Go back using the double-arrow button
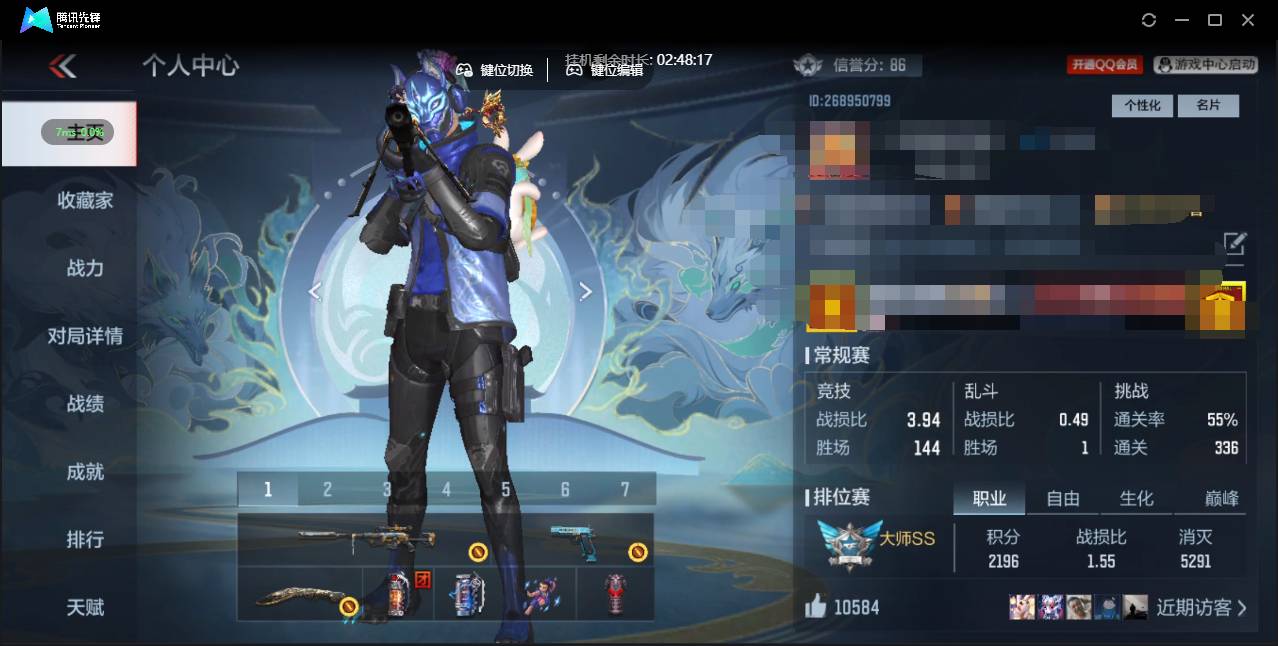1278x646 pixels. point(62,66)
